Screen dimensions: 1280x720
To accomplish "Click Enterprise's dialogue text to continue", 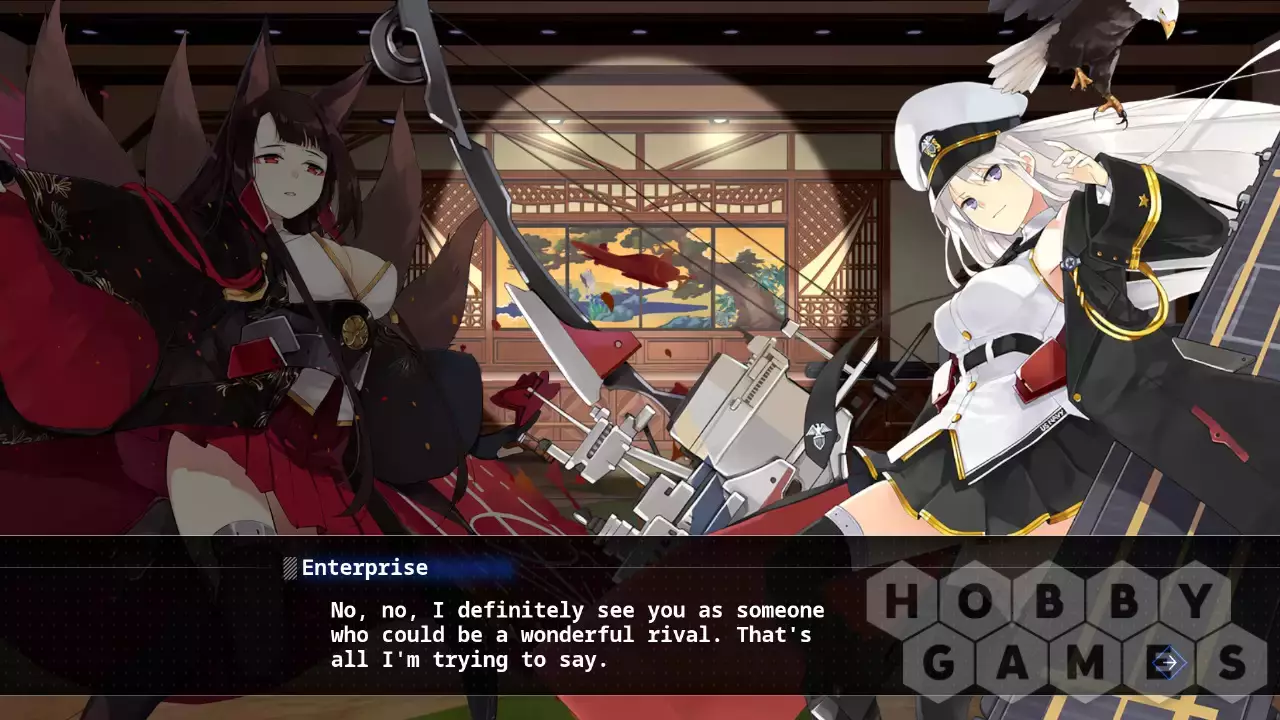I will 577,635.
